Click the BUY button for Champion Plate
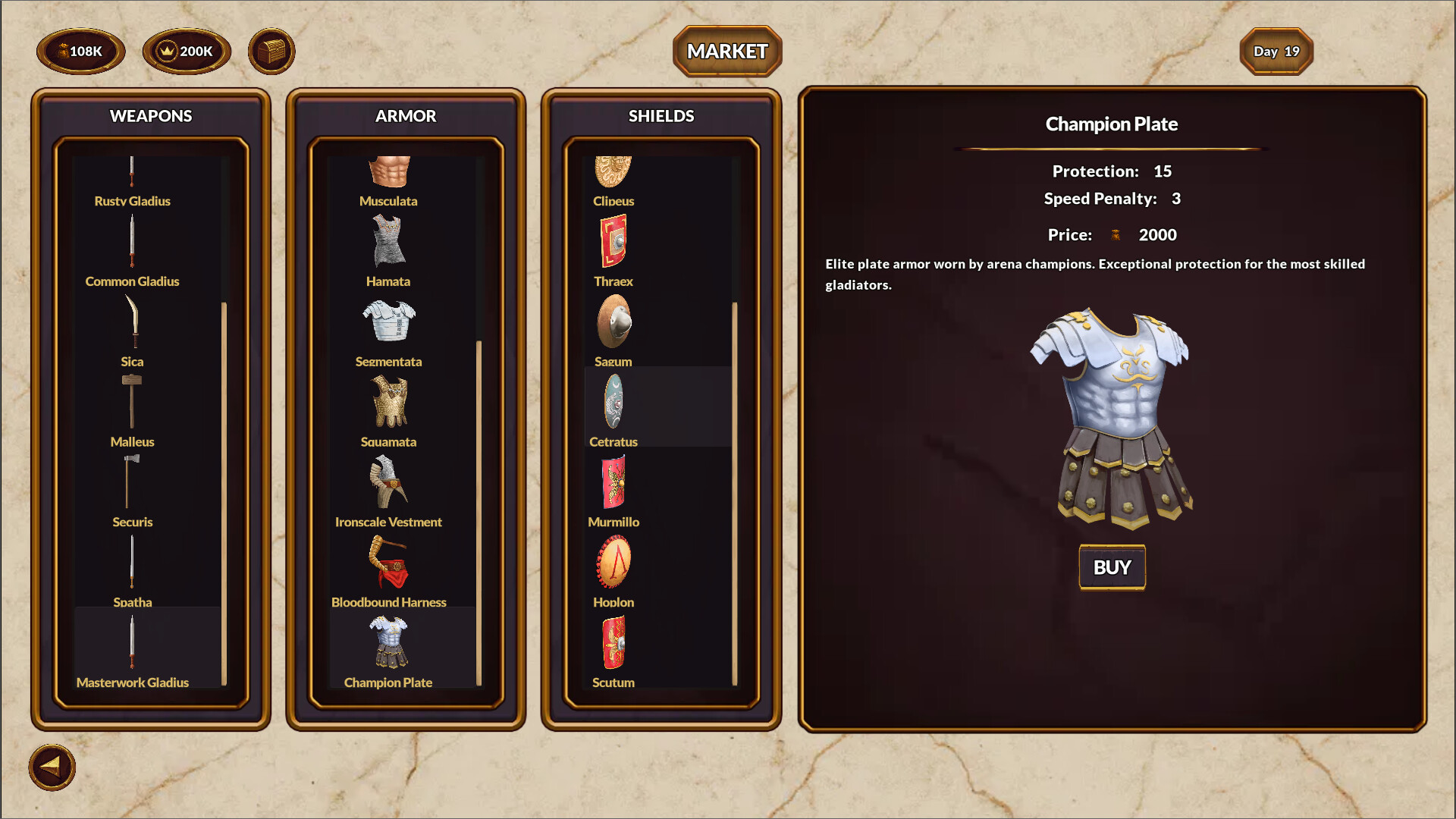 pyautogui.click(x=1111, y=566)
